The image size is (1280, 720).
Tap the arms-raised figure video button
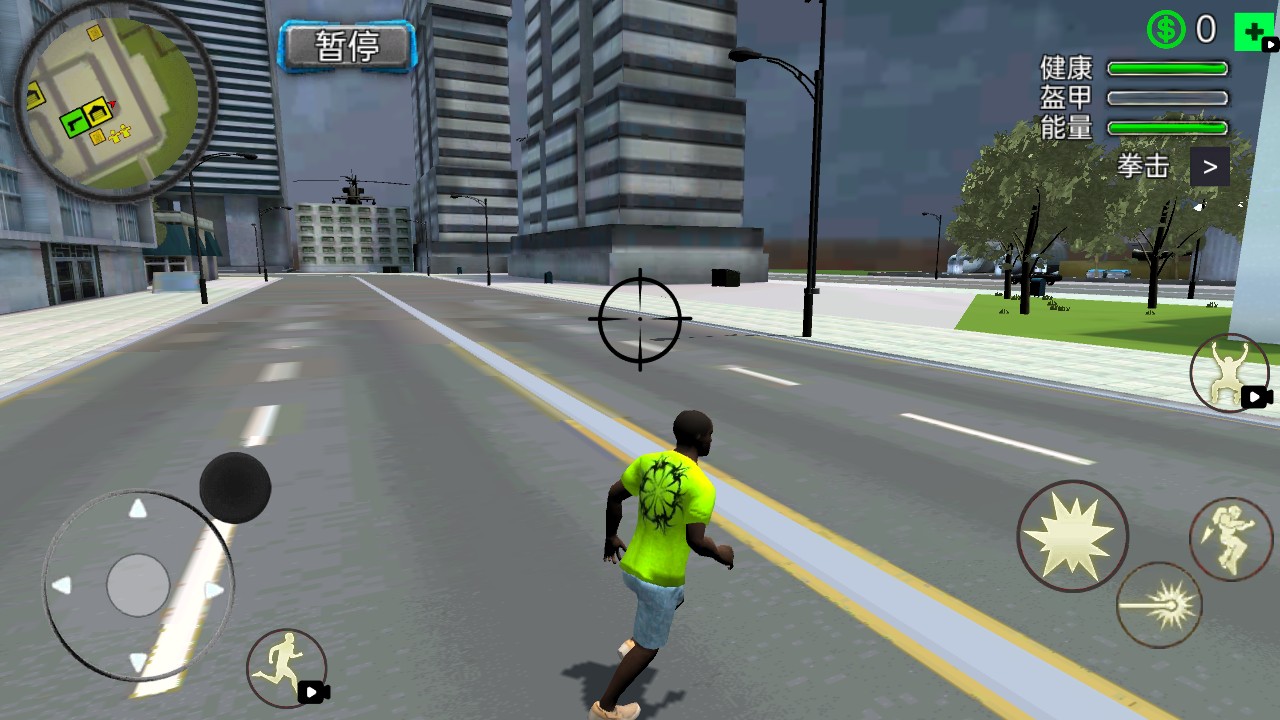(1228, 373)
